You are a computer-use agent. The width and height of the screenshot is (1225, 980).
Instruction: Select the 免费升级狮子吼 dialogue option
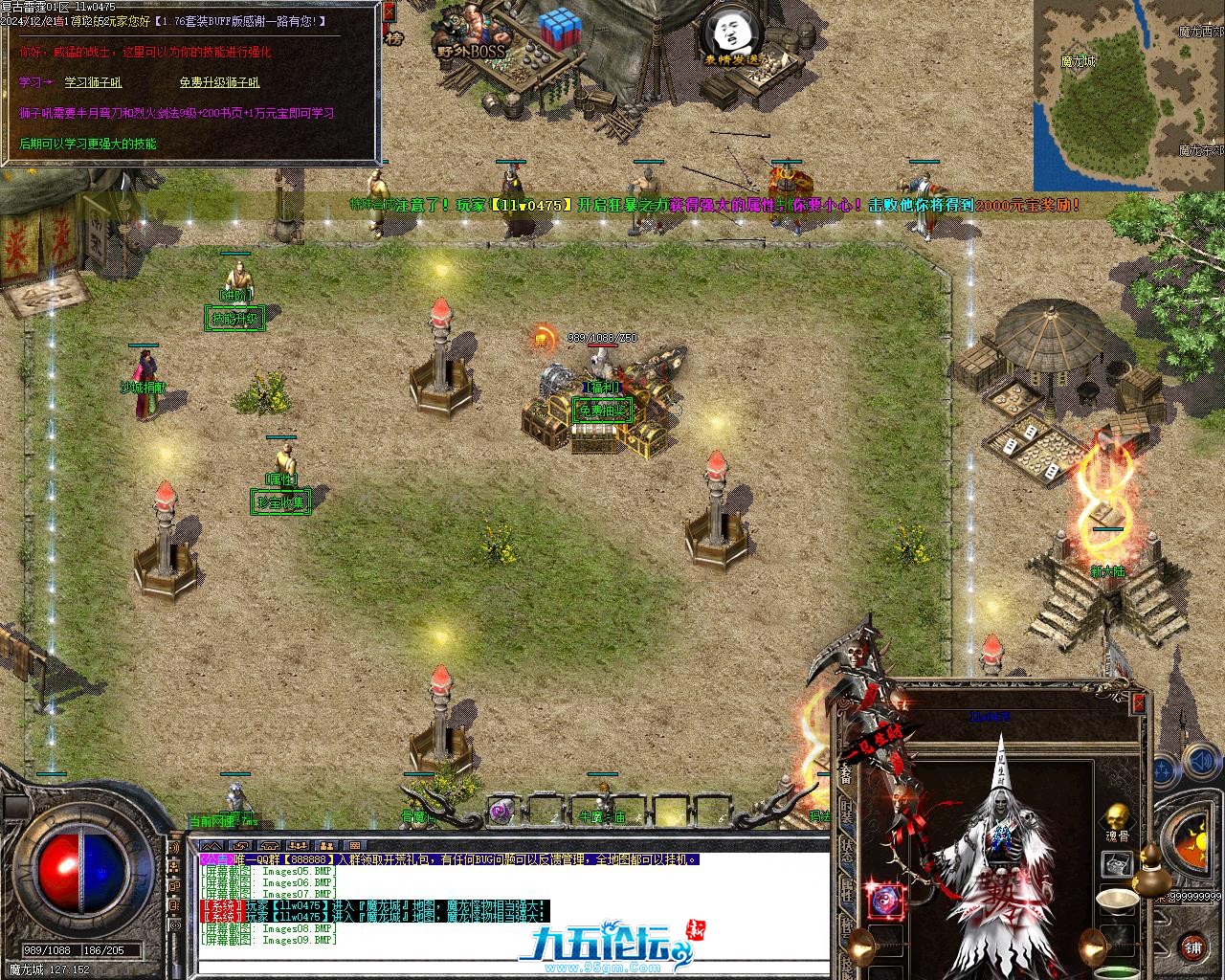(x=219, y=82)
